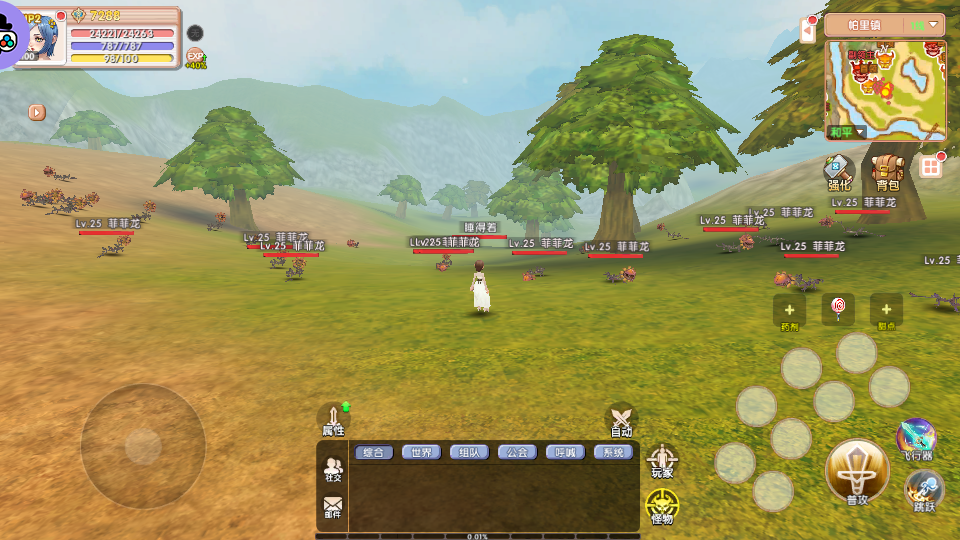This screenshot has width=960, height=540.
Task: Open the 呼喊 shout chat tab
Action: coord(565,452)
